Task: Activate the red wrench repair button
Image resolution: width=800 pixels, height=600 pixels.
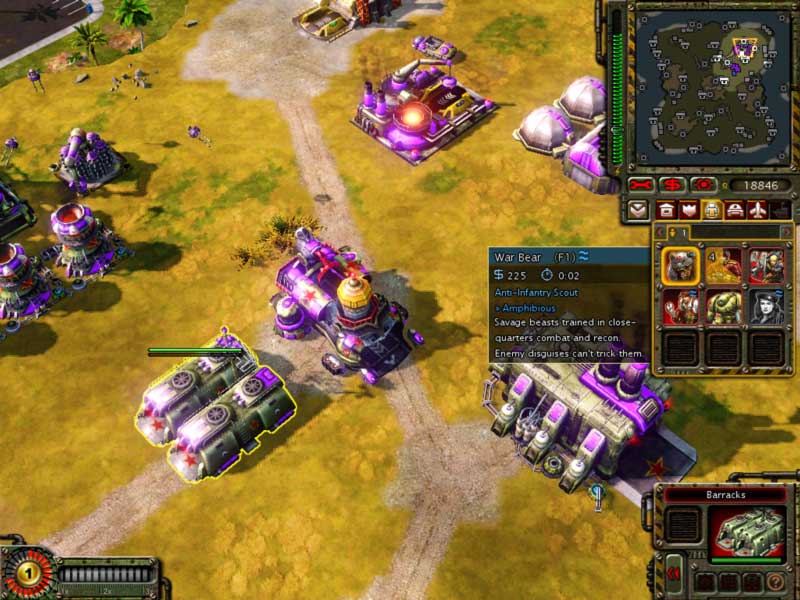Action: (642, 185)
